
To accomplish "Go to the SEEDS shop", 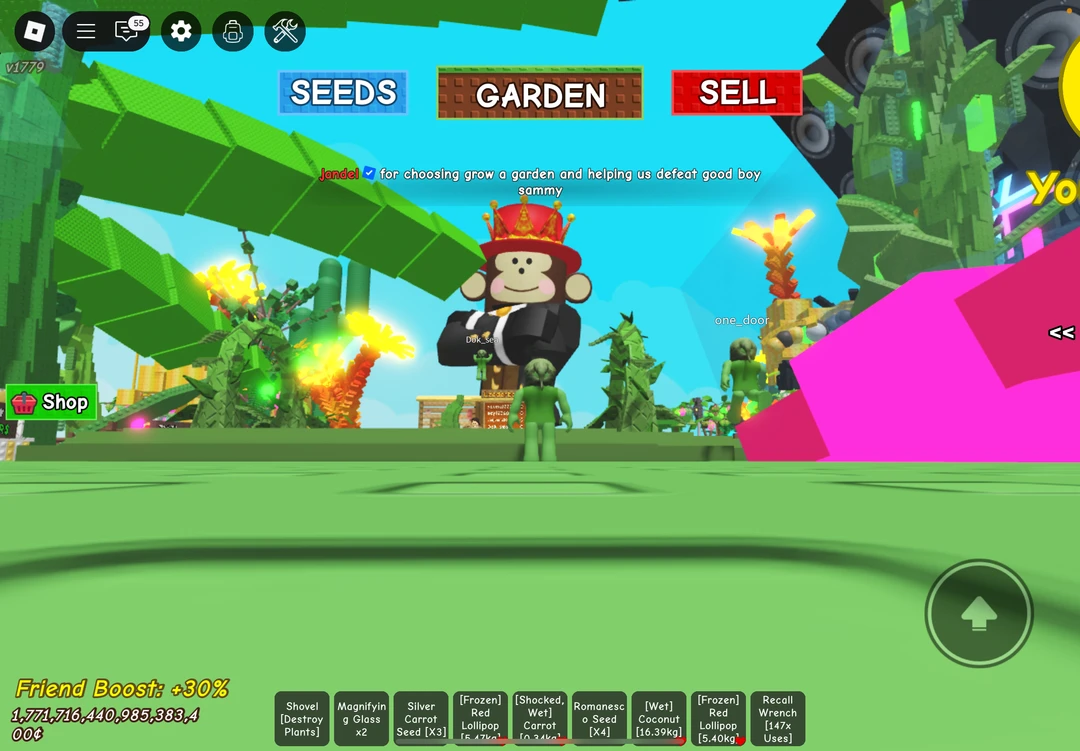I will pos(343,93).
